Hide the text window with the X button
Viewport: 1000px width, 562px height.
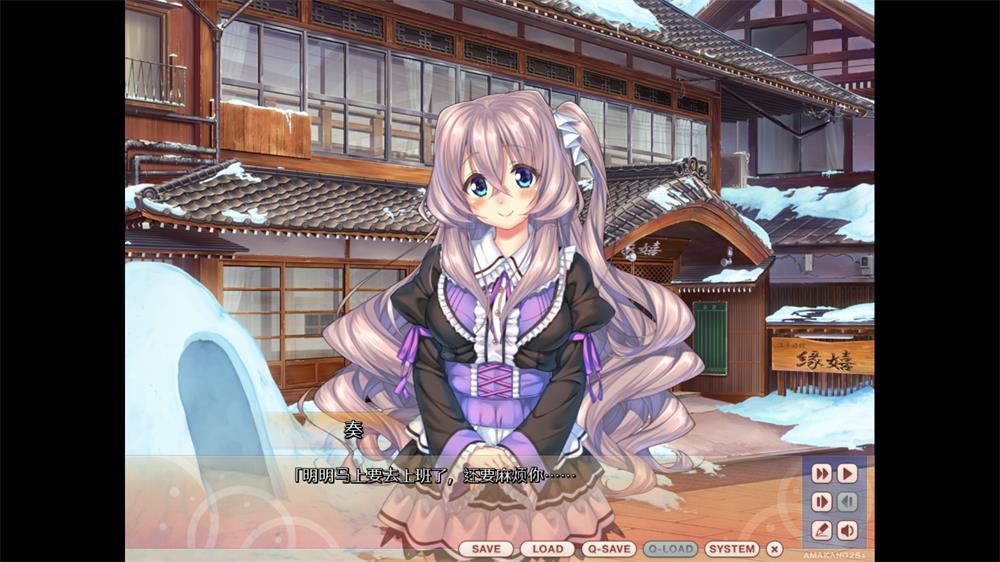[x=774, y=549]
